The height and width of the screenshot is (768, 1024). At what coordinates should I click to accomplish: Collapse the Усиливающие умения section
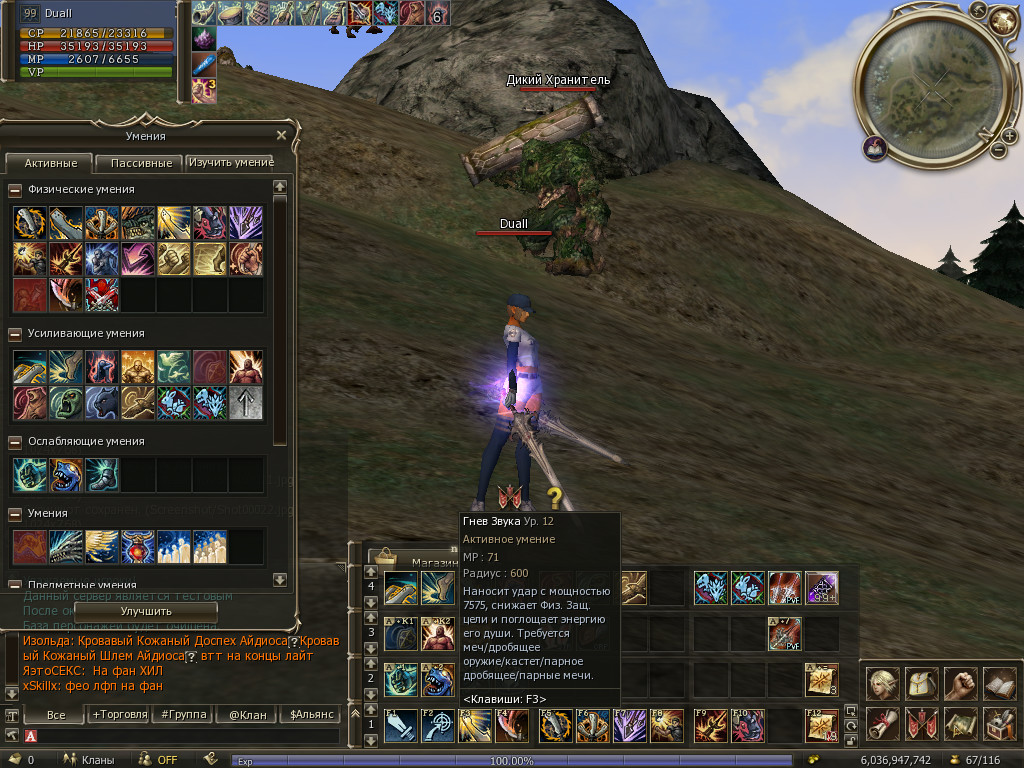tap(15, 333)
